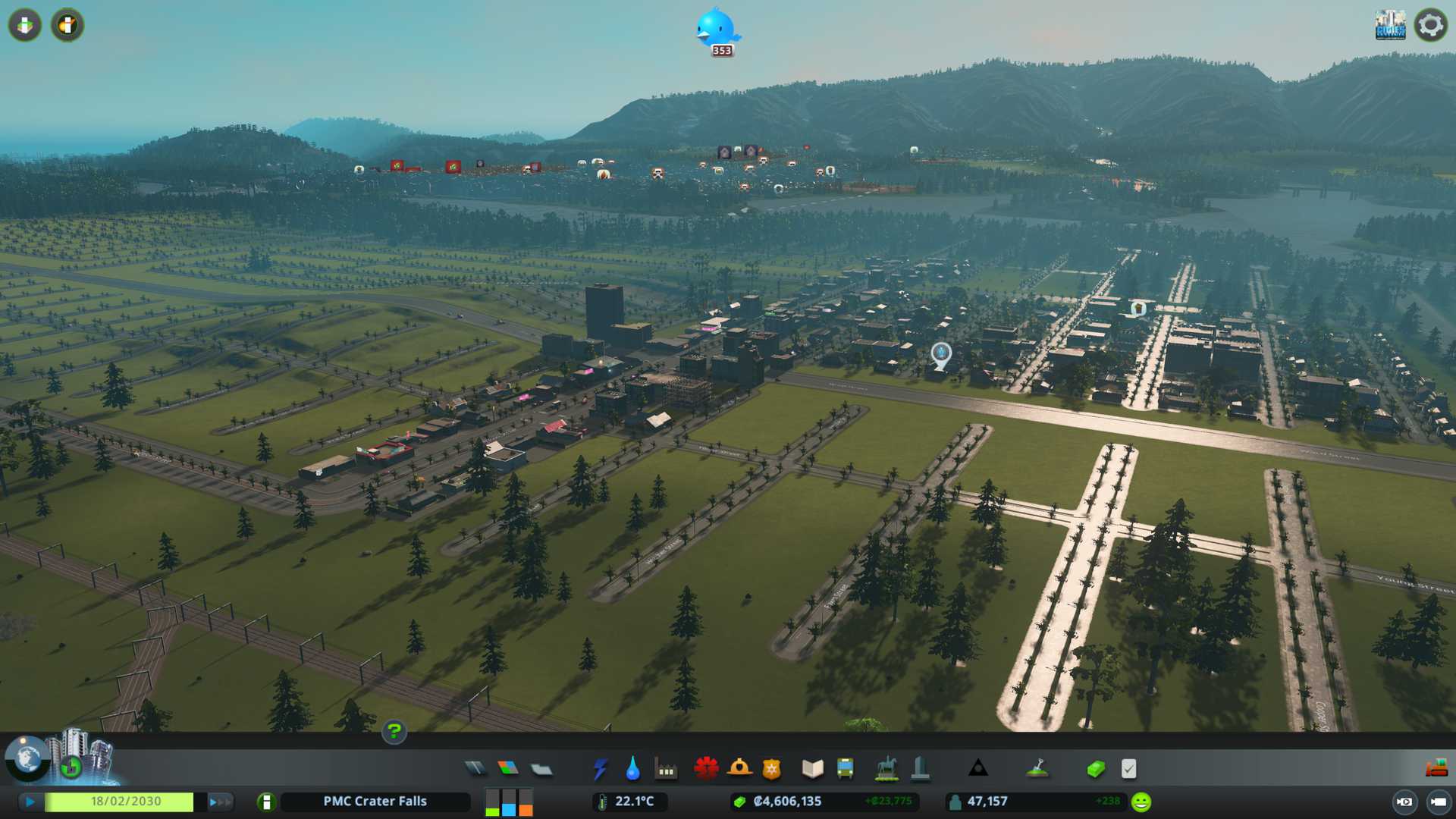Open the Education book menu
This screenshot has height=819, width=1456.
tap(812, 769)
